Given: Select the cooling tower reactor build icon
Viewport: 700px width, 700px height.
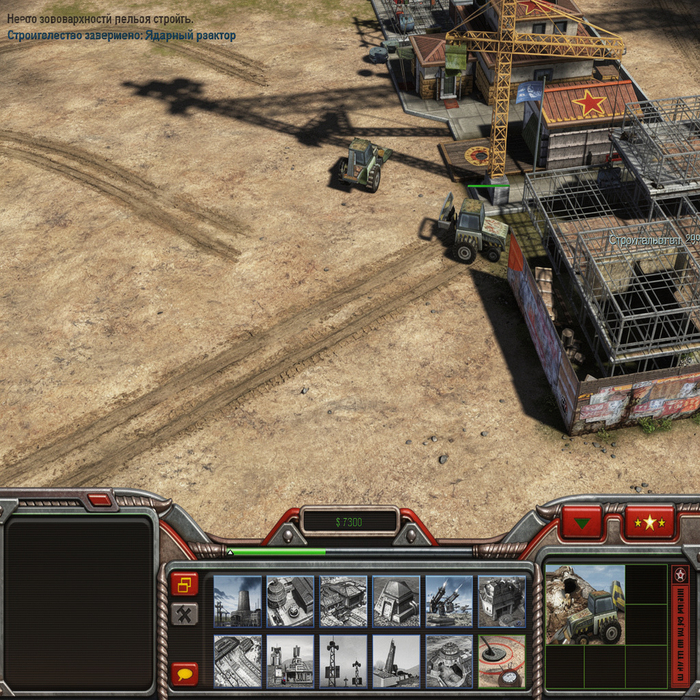Looking at the screenshot, I should point(237,601).
